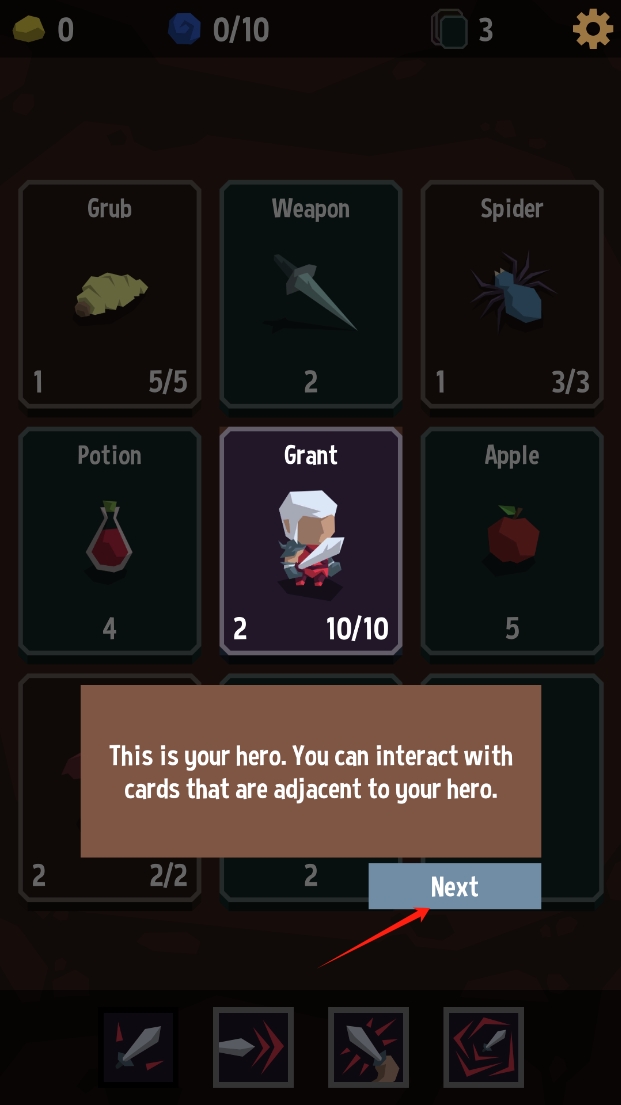Click Next to continue the tutorial
Screen dimensions: 621x1105
[454, 887]
